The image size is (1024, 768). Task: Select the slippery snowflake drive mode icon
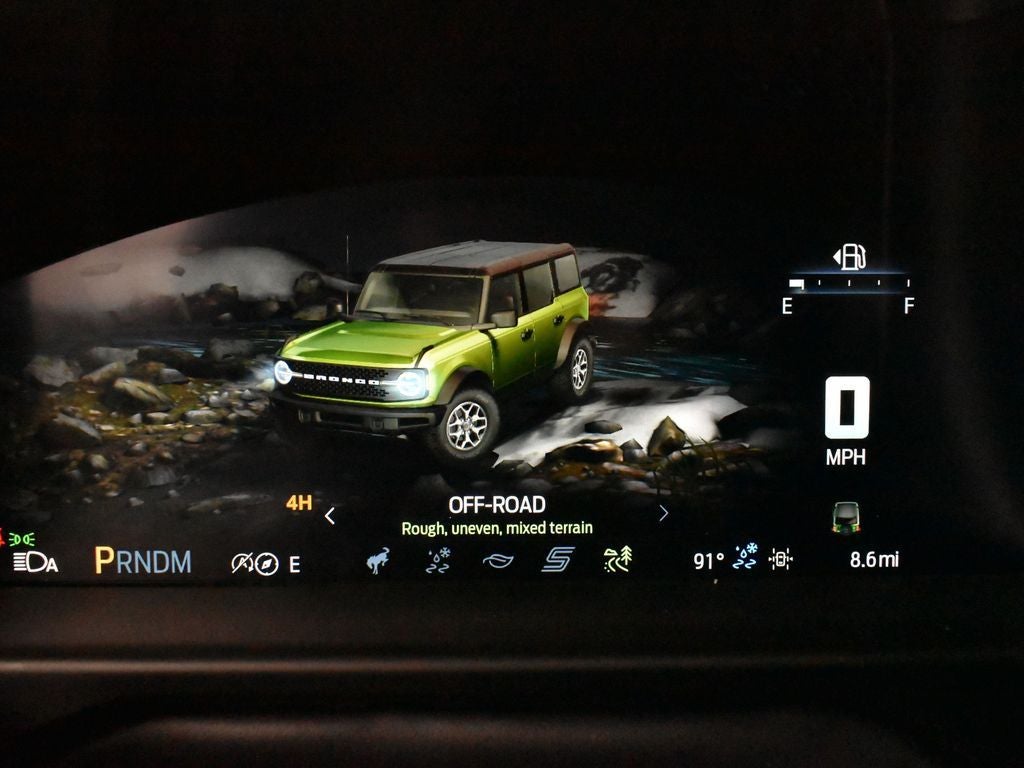click(438, 561)
